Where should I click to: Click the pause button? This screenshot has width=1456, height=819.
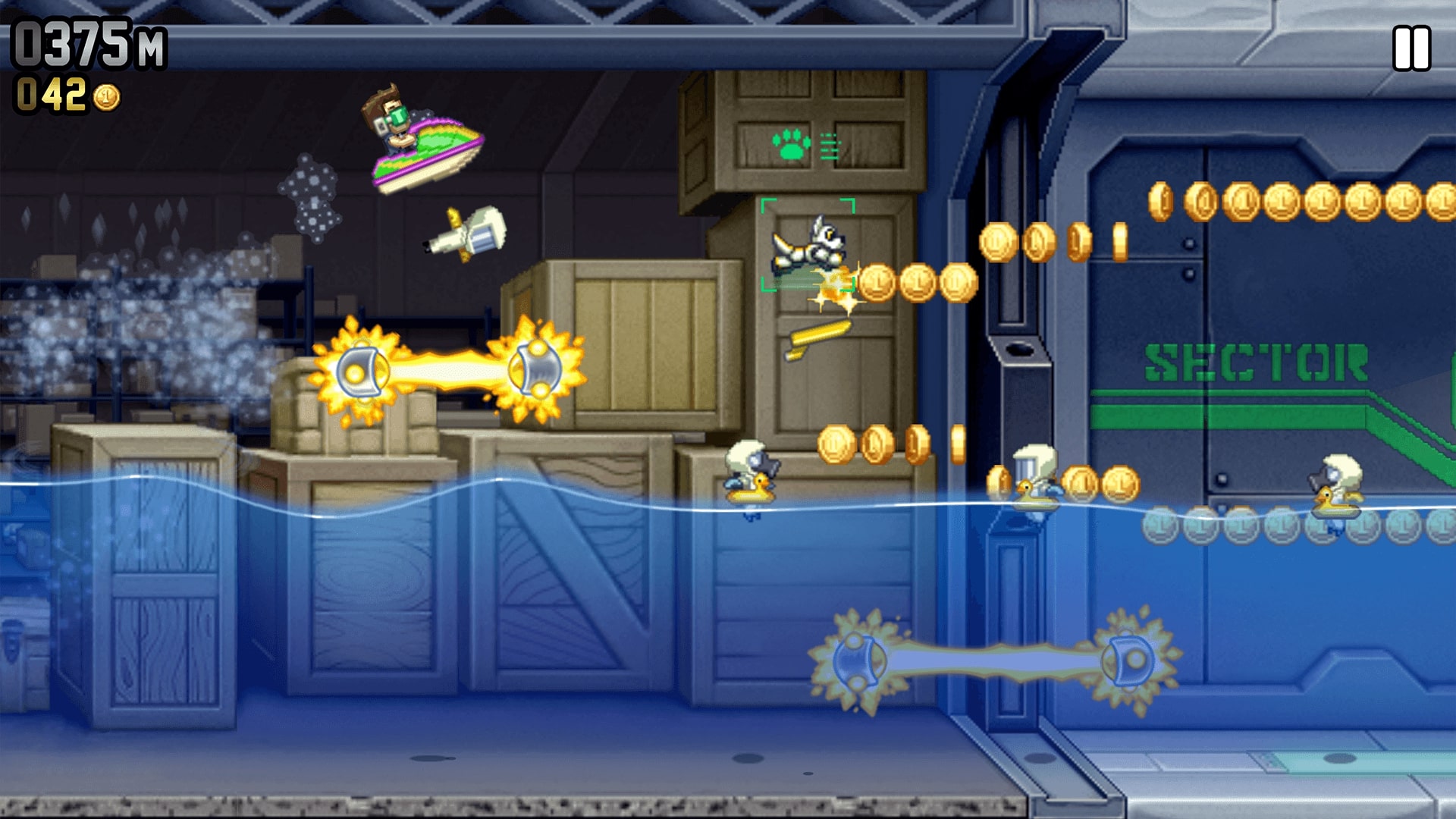pos(1412,47)
